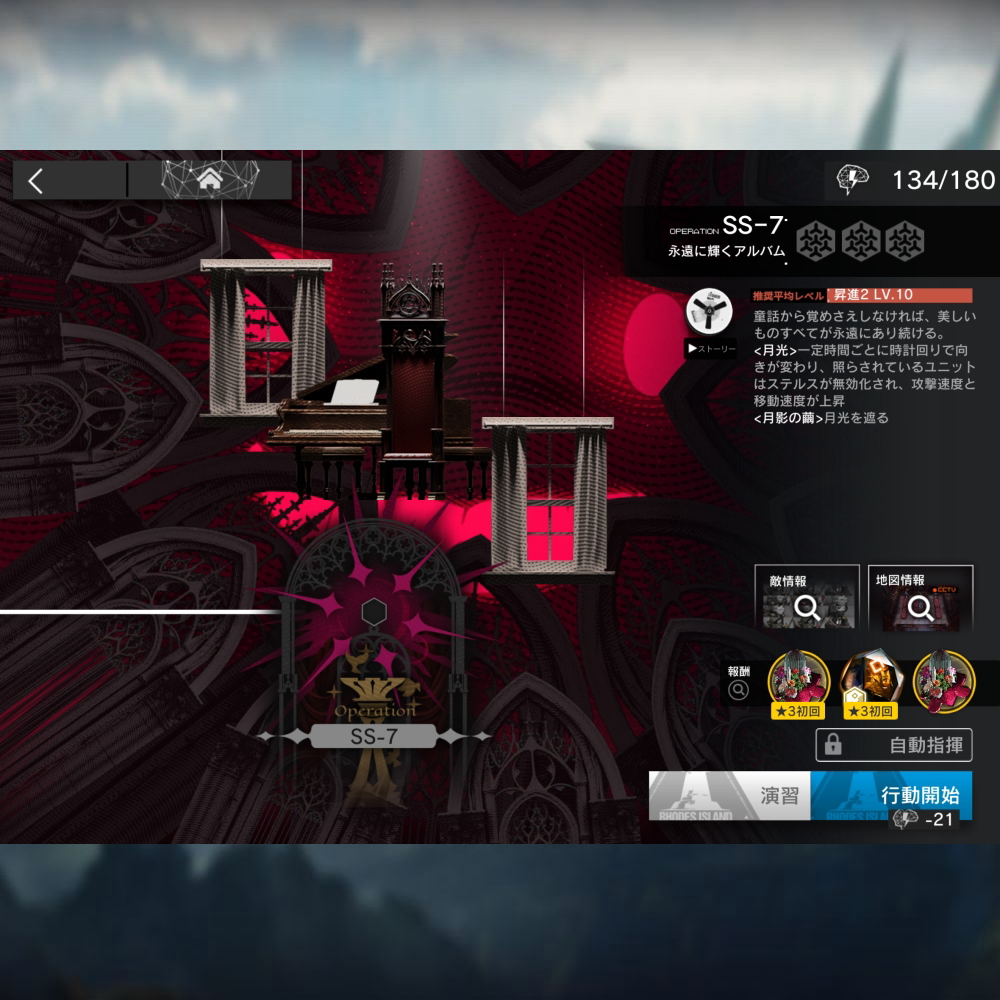Image resolution: width=1000 pixels, height=1000 pixels.
Task: Return to the home screen
Action: 210,180
